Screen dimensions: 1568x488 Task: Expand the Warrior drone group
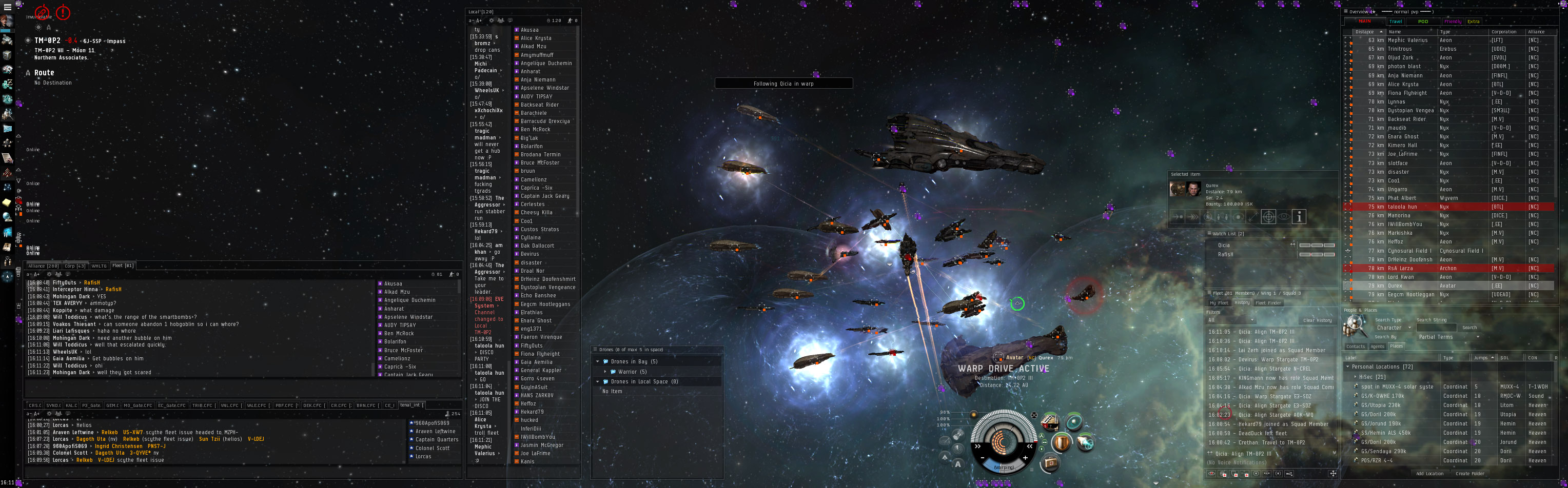(605, 371)
